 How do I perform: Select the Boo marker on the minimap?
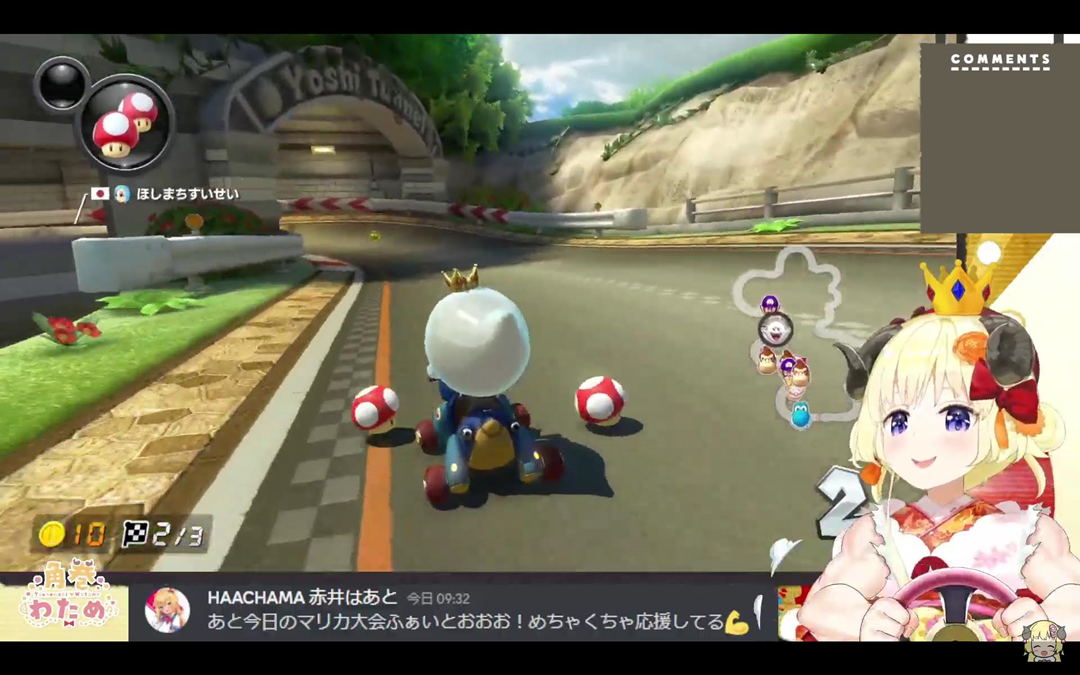pyautogui.click(x=775, y=329)
